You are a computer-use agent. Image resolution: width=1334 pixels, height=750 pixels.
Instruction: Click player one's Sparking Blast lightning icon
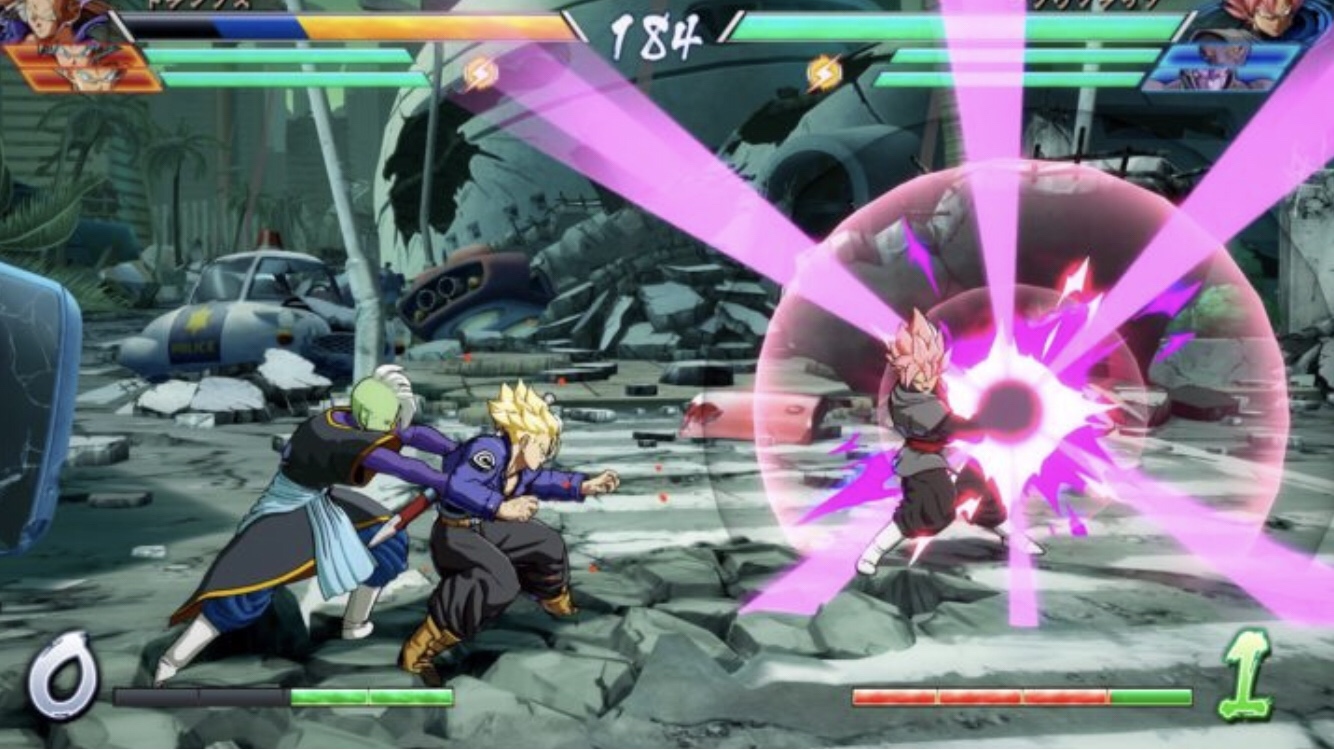click(481, 72)
